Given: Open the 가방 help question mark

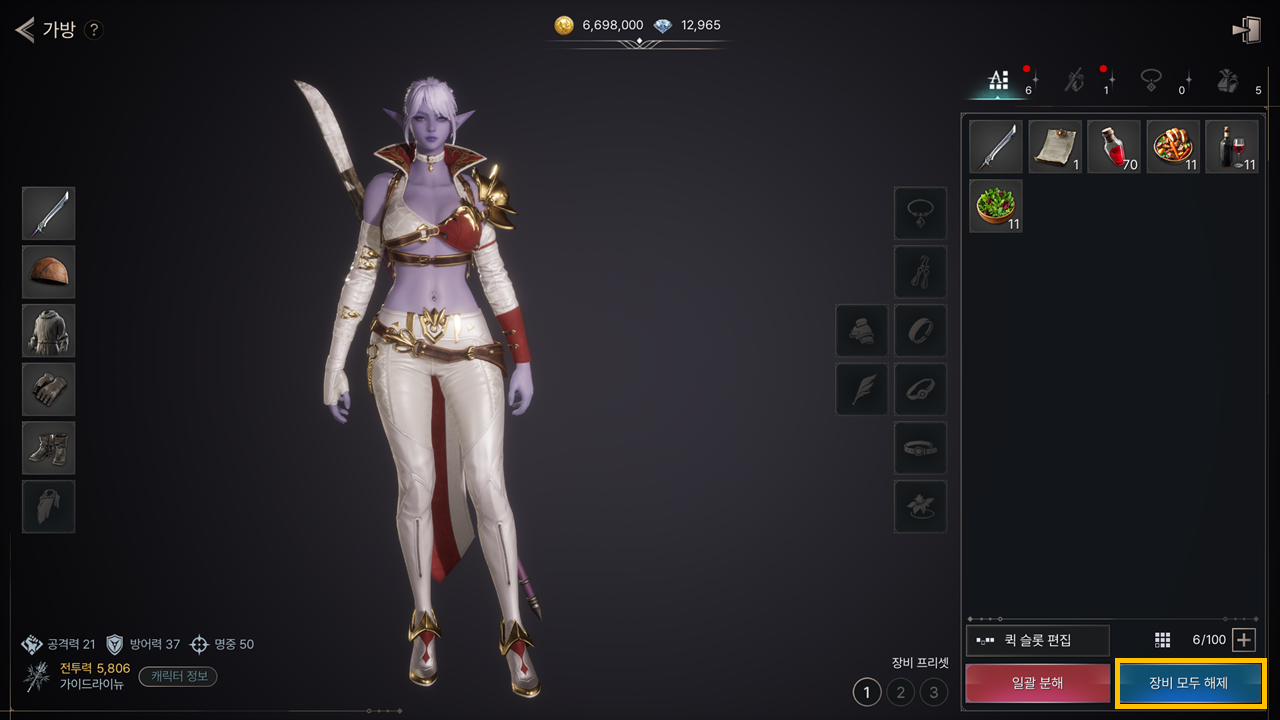Looking at the screenshot, I should [93, 30].
